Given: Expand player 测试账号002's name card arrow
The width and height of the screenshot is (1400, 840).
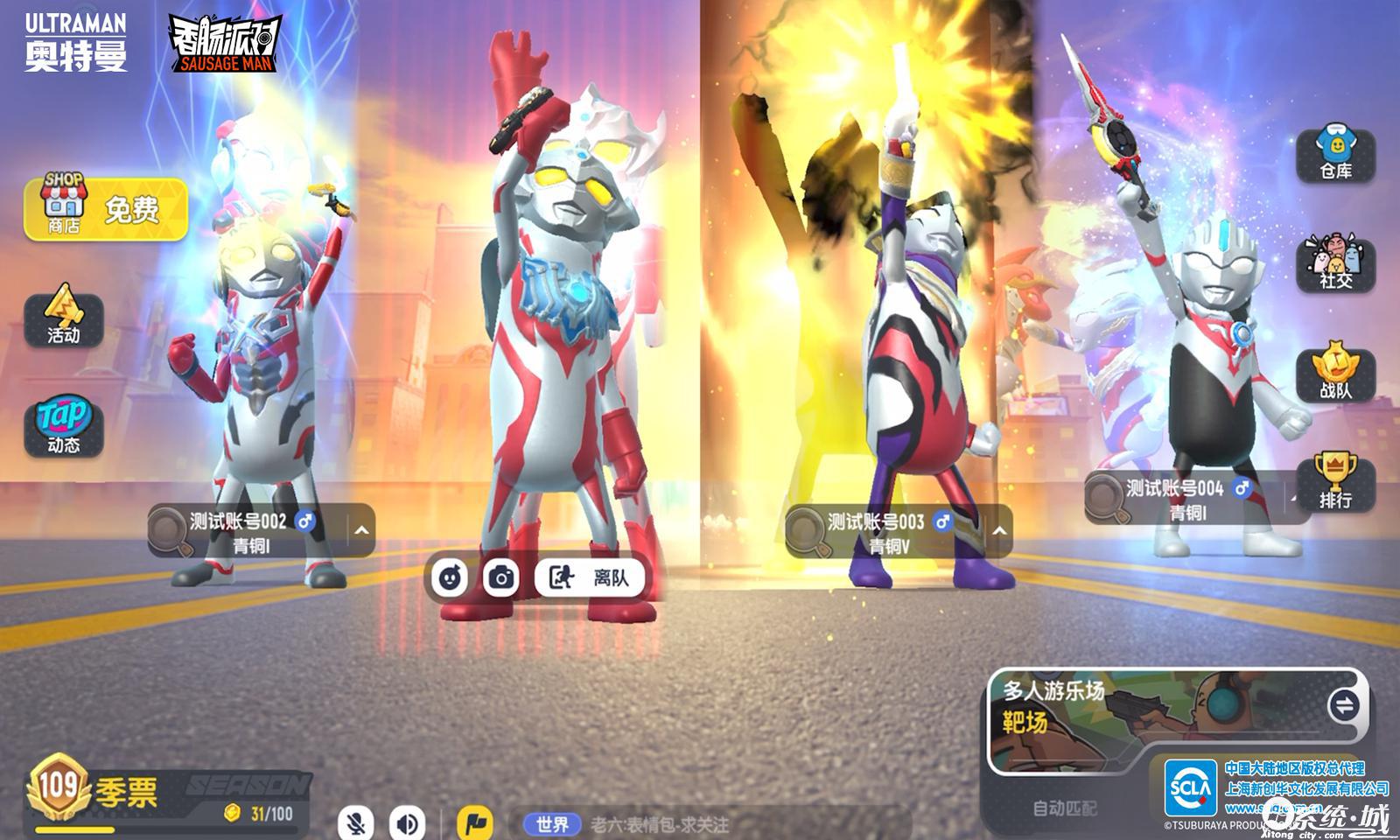Looking at the screenshot, I should pyautogui.click(x=361, y=530).
